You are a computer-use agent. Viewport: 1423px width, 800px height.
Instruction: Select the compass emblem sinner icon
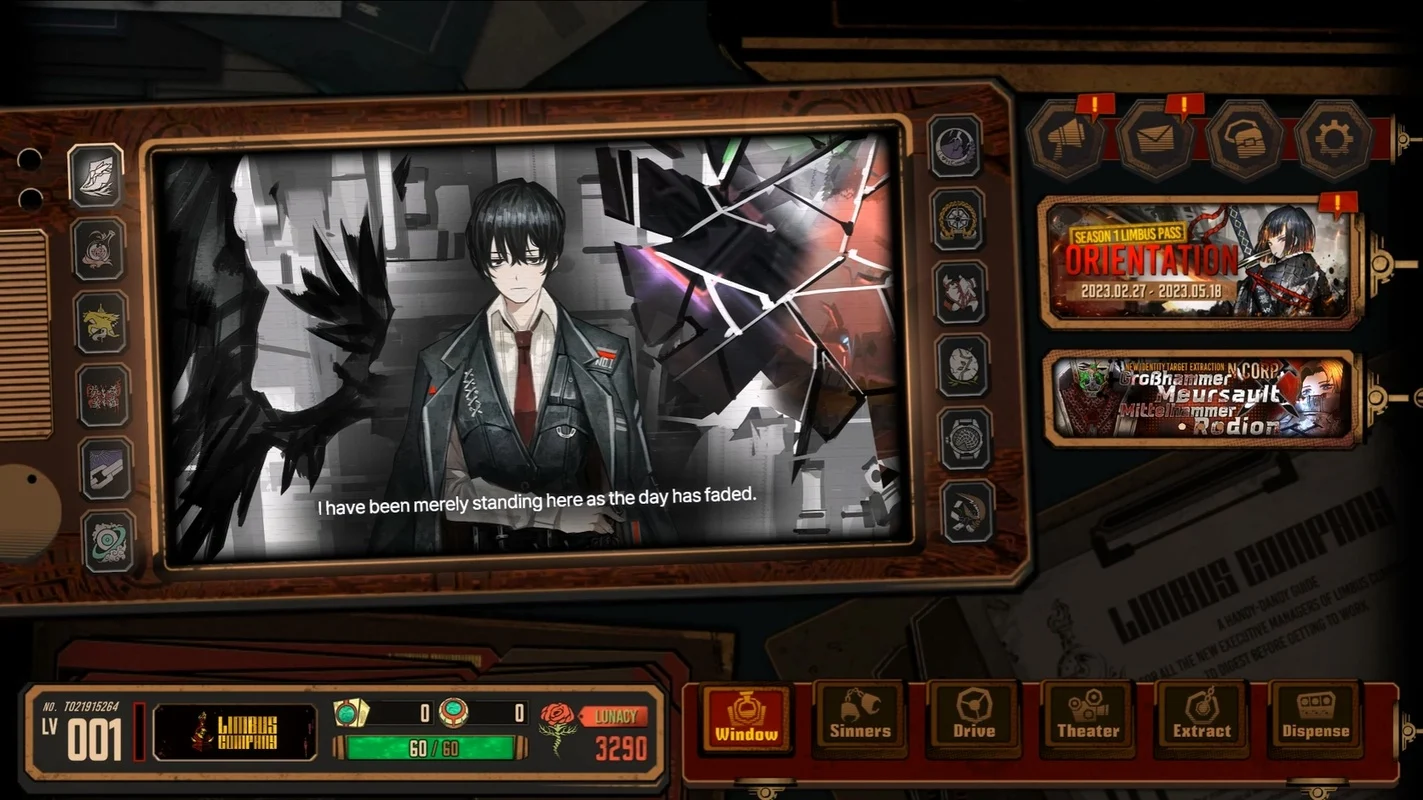click(x=959, y=219)
